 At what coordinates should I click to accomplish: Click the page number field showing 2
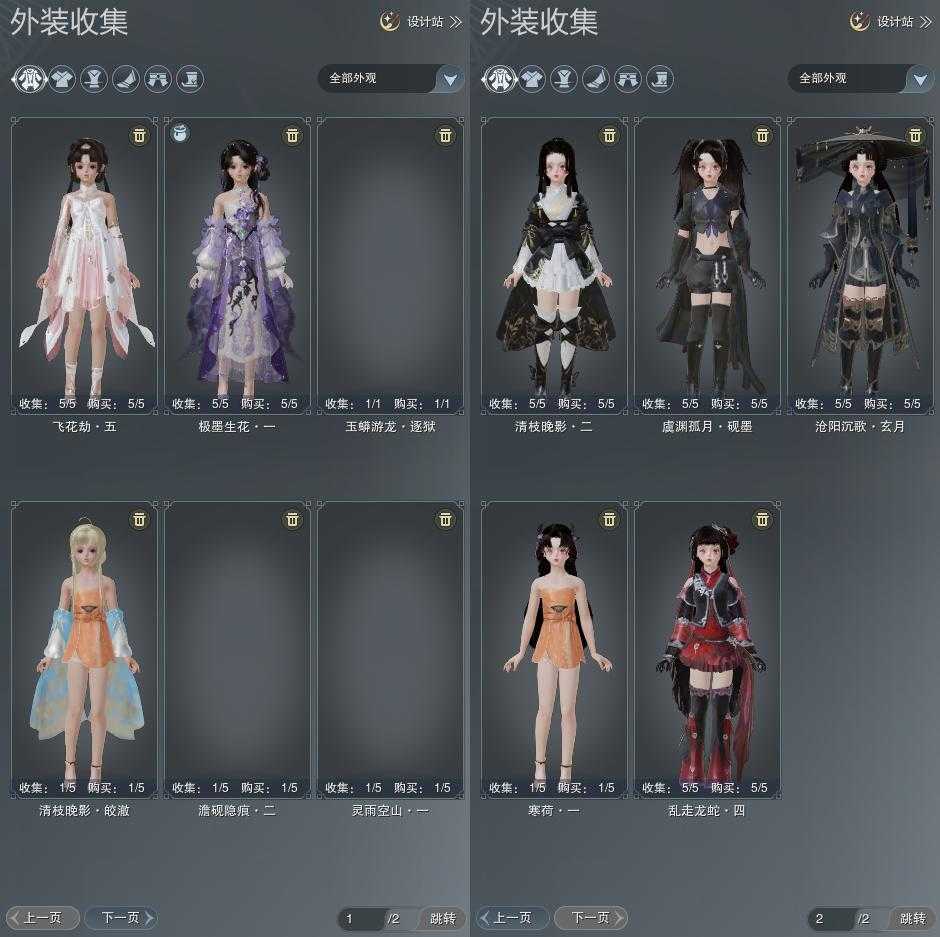click(x=830, y=918)
